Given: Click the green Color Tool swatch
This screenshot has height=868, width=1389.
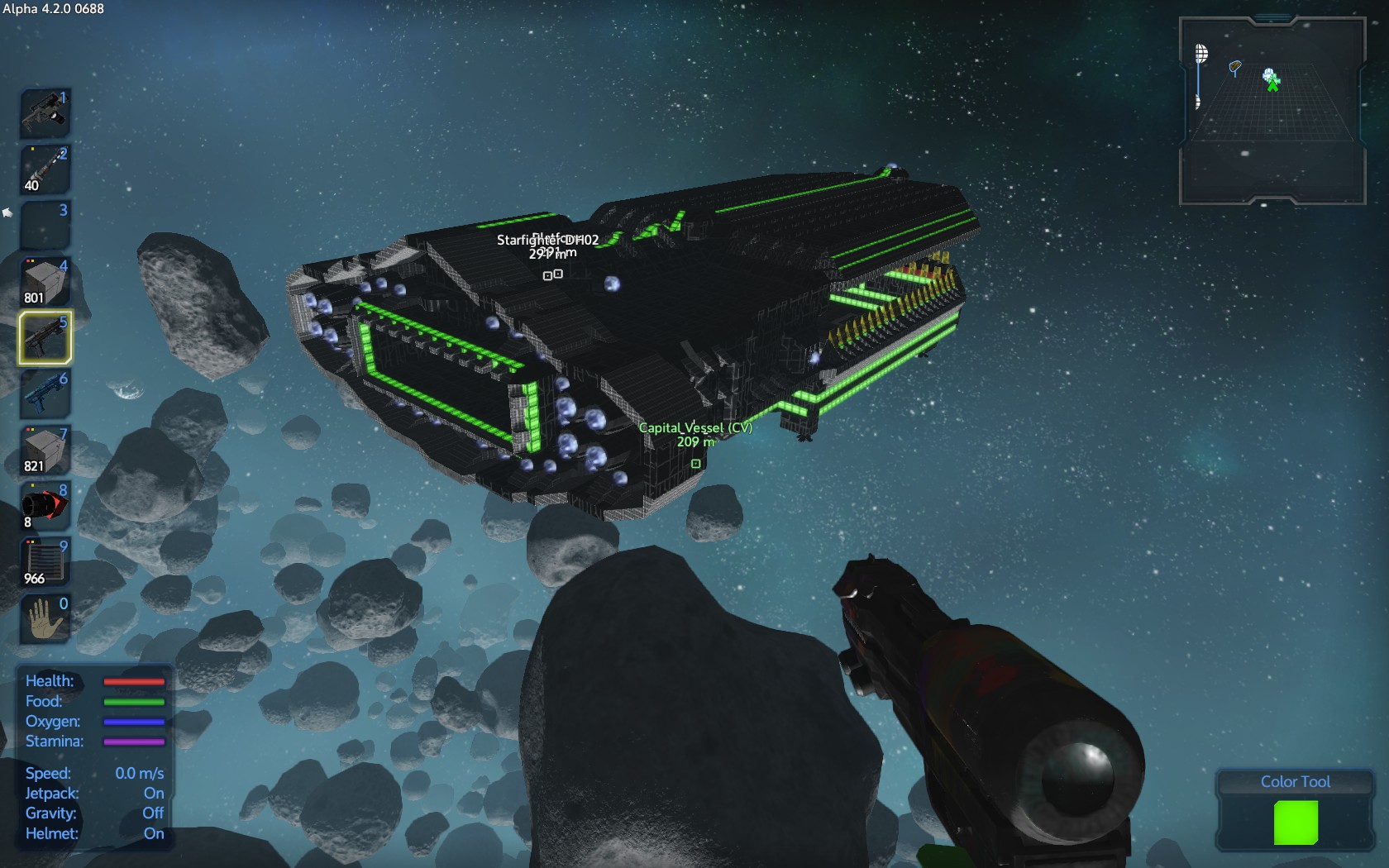Looking at the screenshot, I should pos(1296,823).
